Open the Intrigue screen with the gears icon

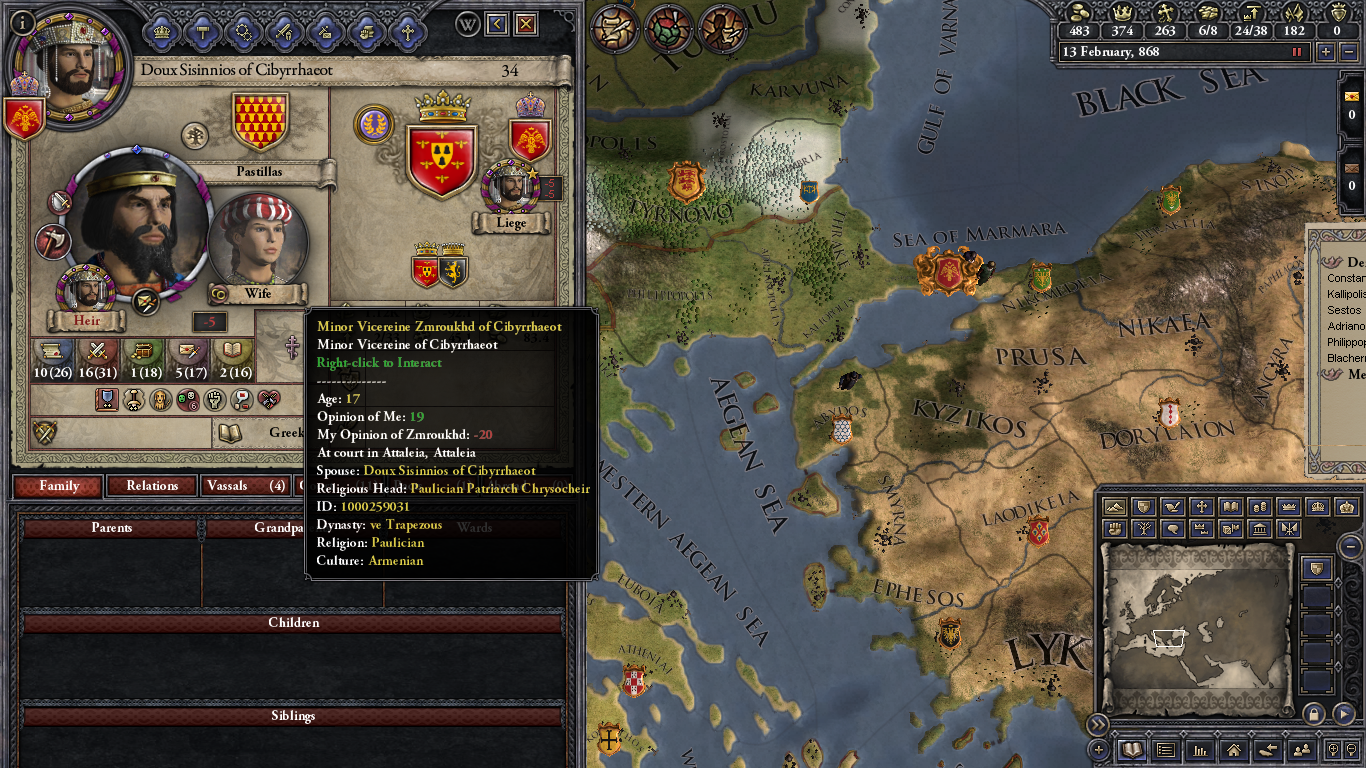[x=243, y=31]
